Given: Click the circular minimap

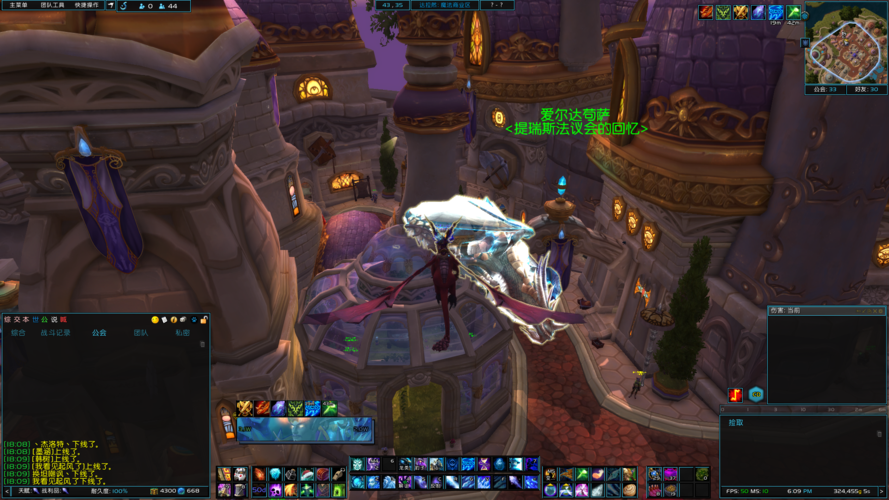Looking at the screenshot, I should (x=843, y=42).
